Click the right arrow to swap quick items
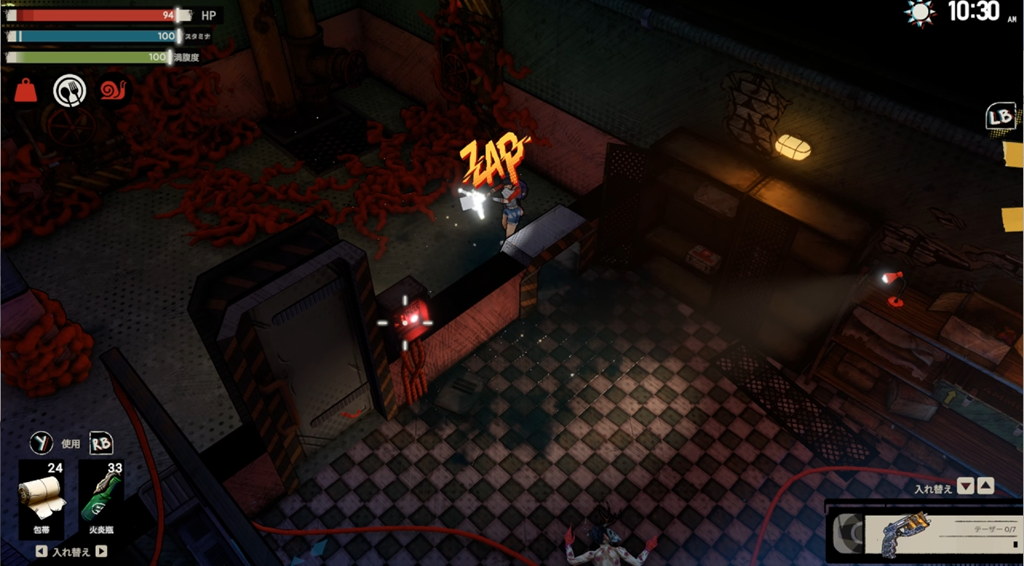 tap(101, 551)
